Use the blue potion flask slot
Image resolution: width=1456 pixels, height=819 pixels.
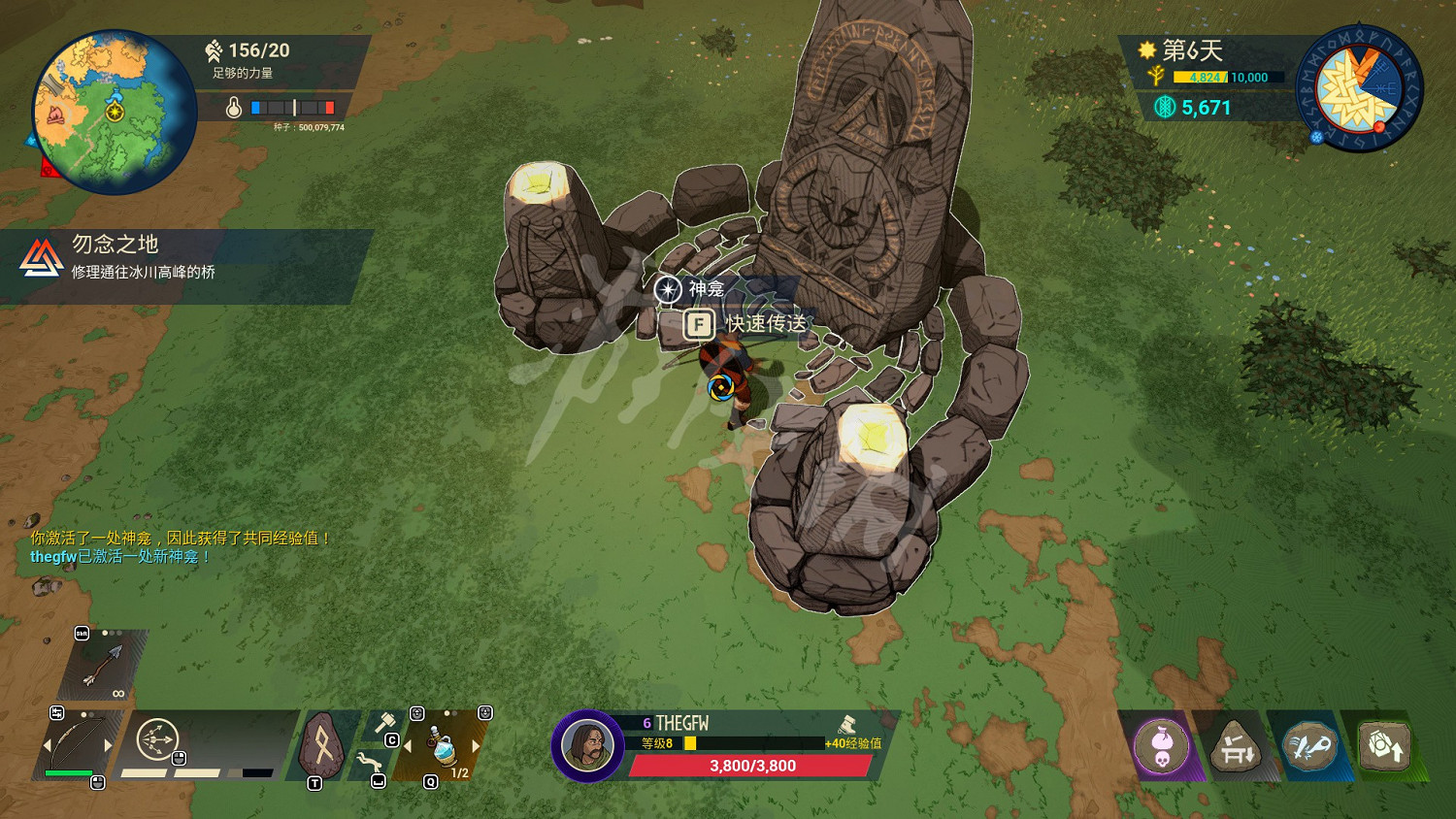[443, 749]
